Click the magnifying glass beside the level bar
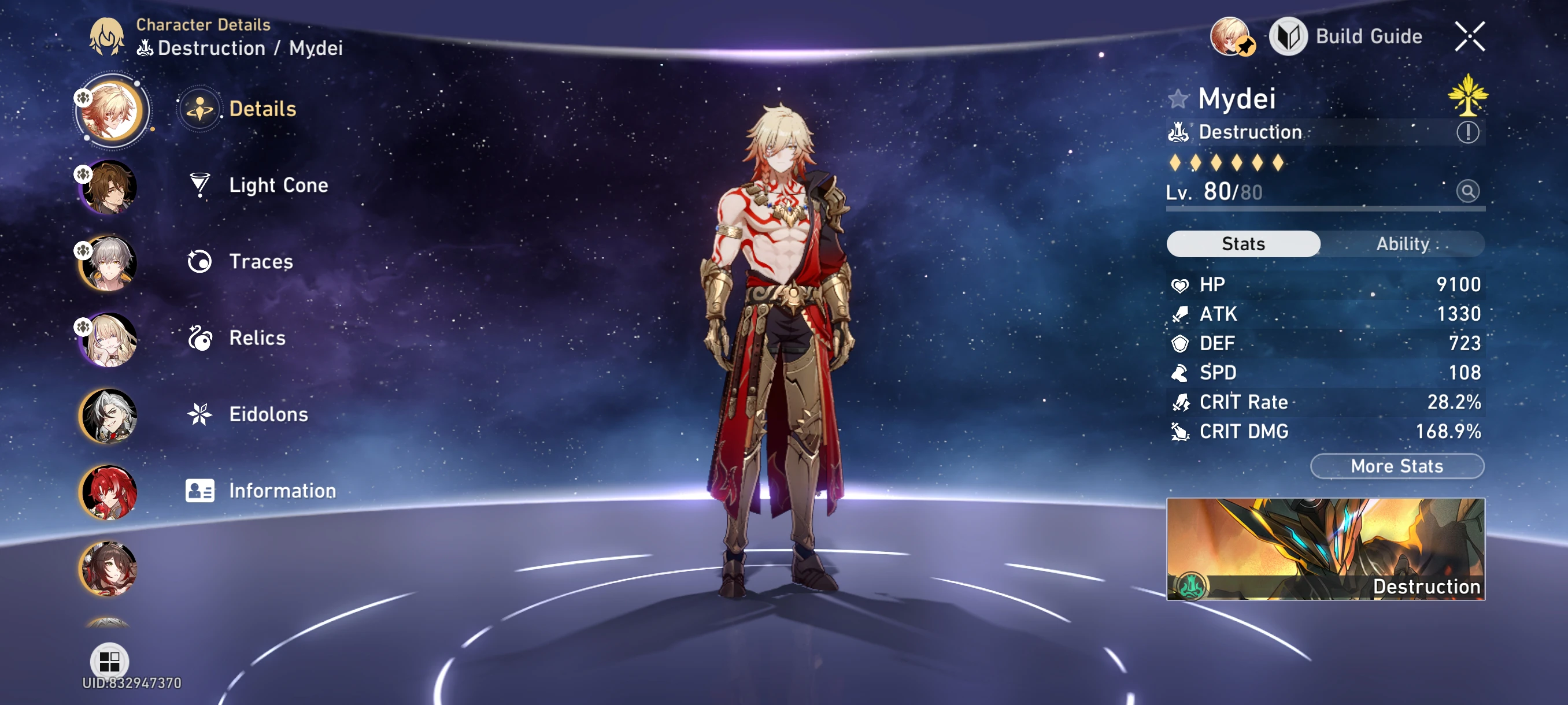 pyautogui.click(x=1469, y=191)
